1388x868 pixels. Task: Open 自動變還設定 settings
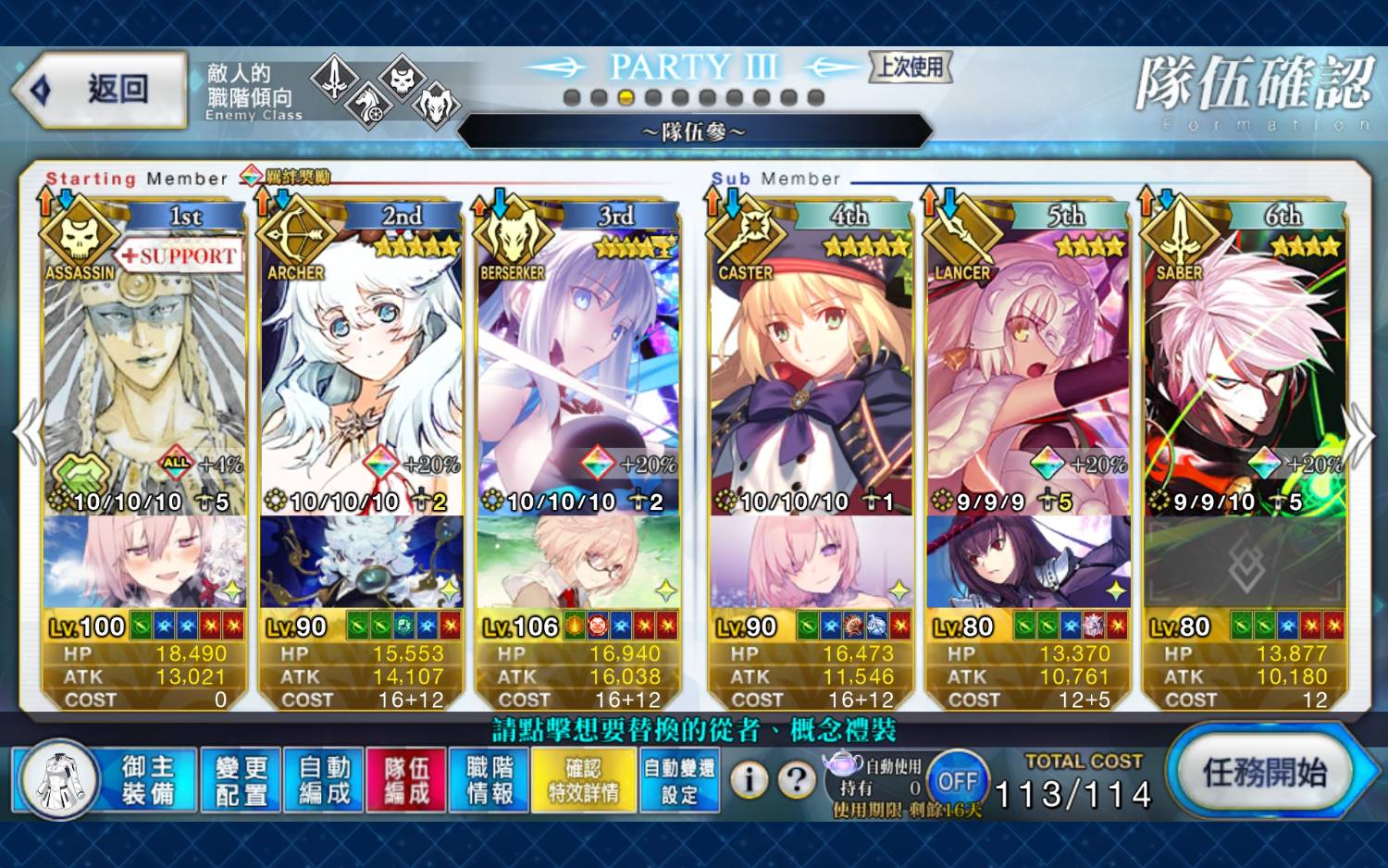[x=679, y=780]
